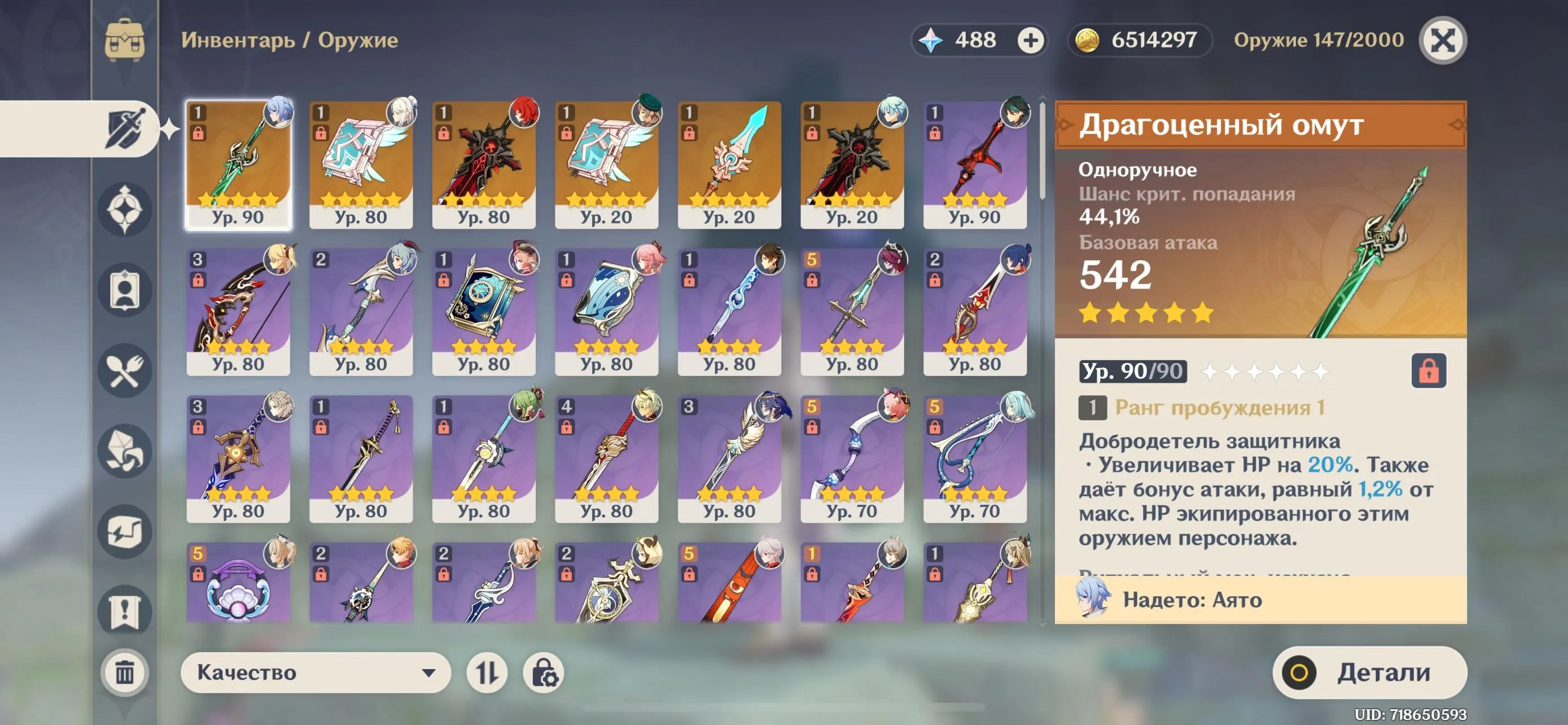Image resolution: width=1568 pixels, height=725 pixels.
Task: Toggle the sort order arrows button
Action: 487,672
